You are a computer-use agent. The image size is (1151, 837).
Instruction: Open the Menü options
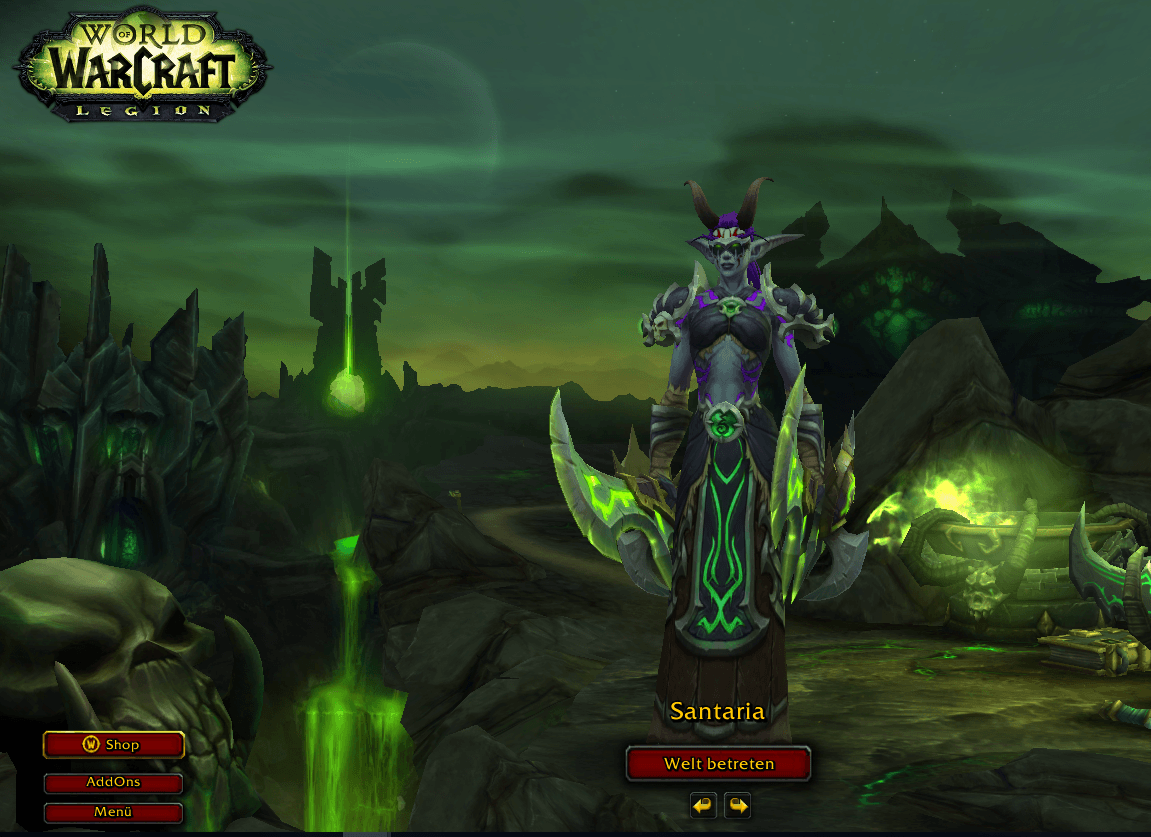click(x=113, y=812)
